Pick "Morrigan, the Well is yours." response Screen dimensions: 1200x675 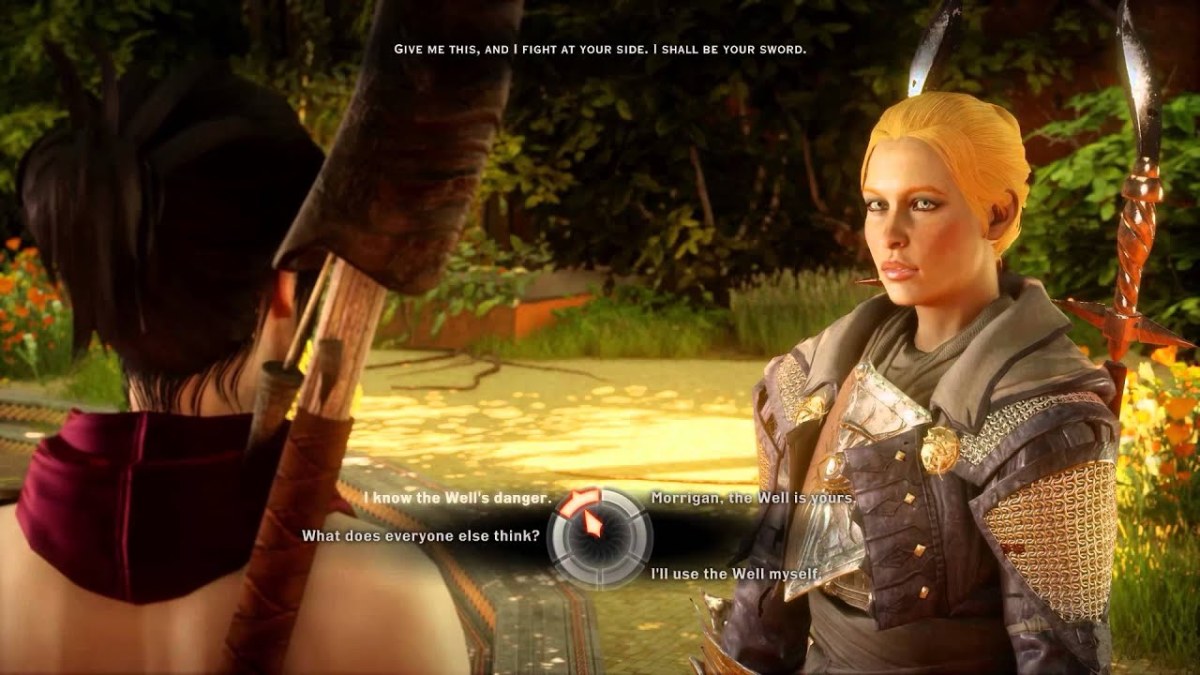tap(752, 498)
